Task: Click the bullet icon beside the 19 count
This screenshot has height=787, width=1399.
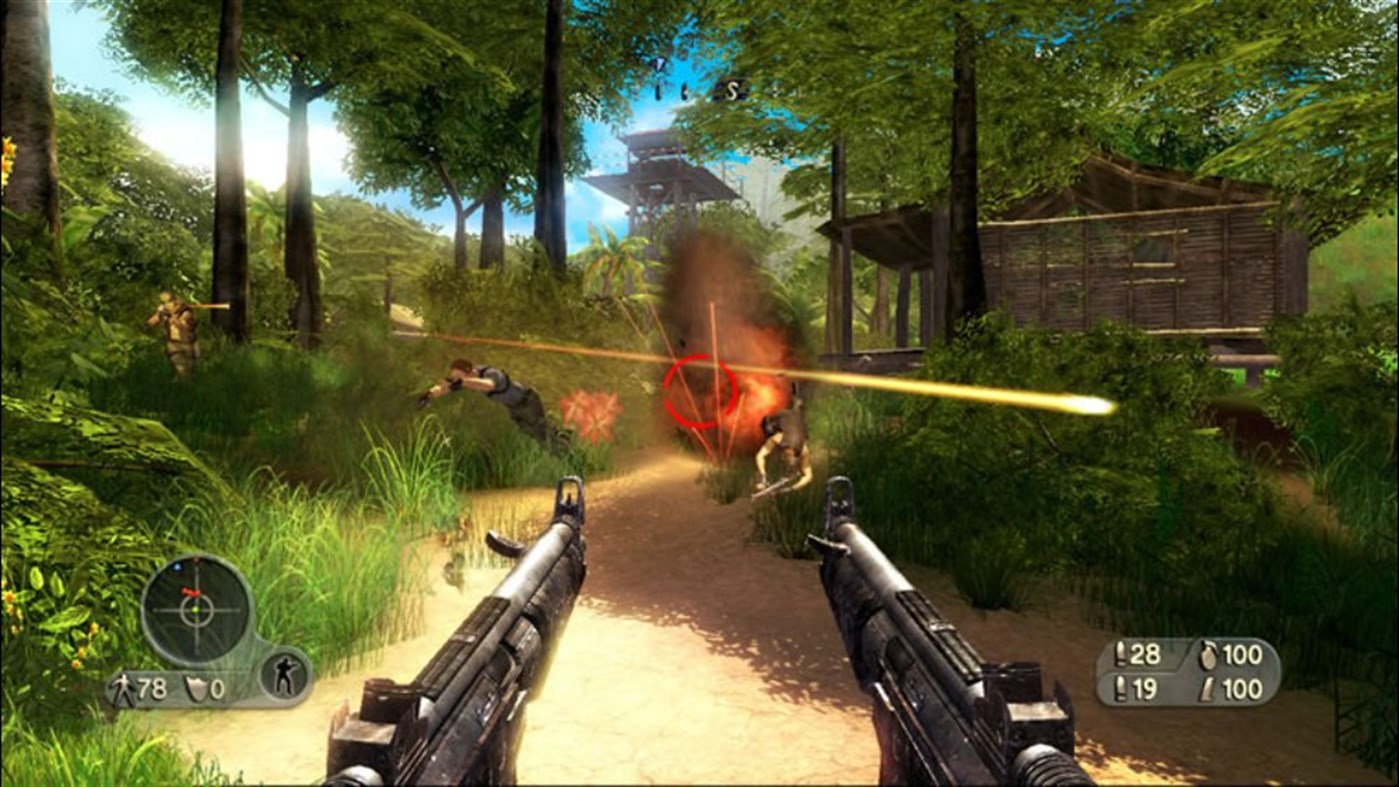Action: (x=1120, y=688)
